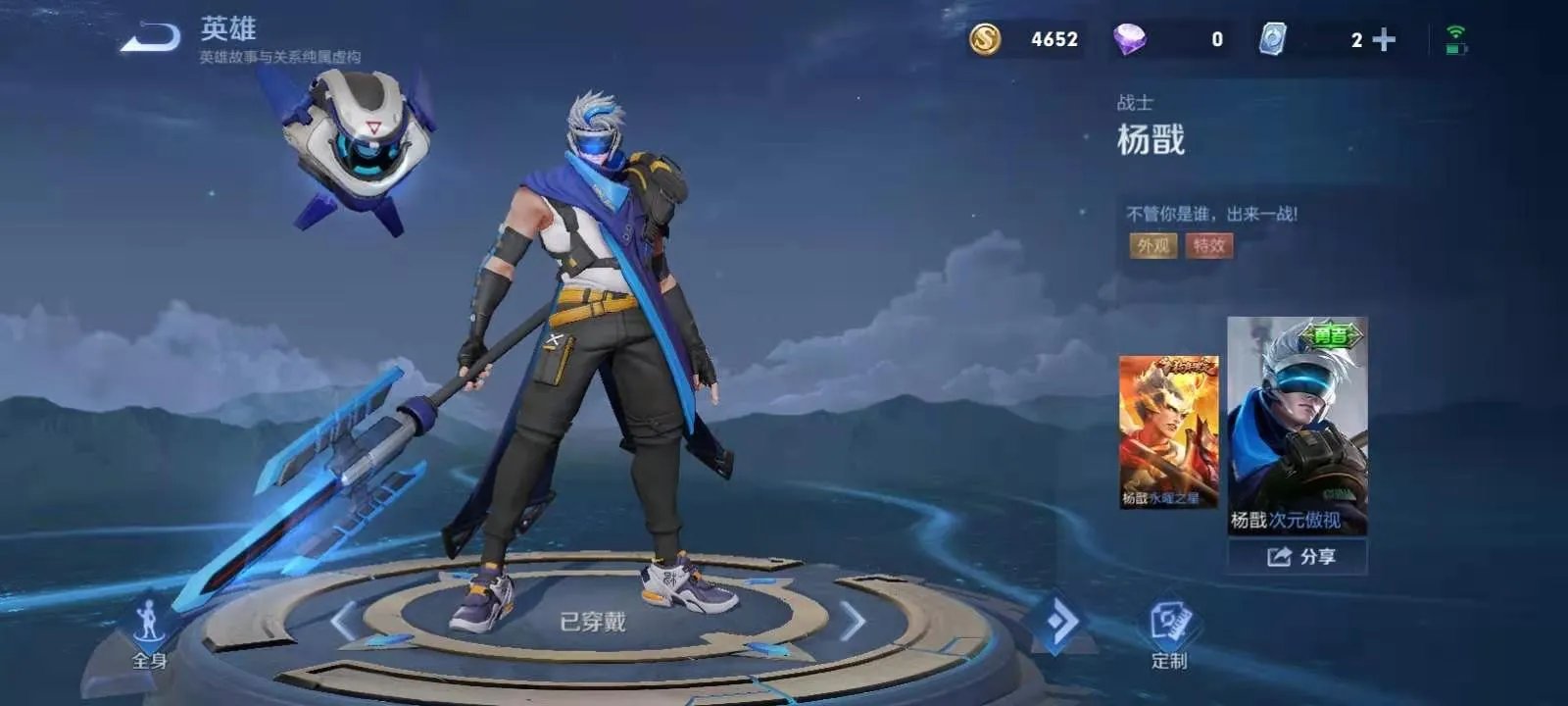This screenshot has width=1568, height=706.
Task: Select the 杨戬 次元傲视 skin card
Action: coord(1297,426)
